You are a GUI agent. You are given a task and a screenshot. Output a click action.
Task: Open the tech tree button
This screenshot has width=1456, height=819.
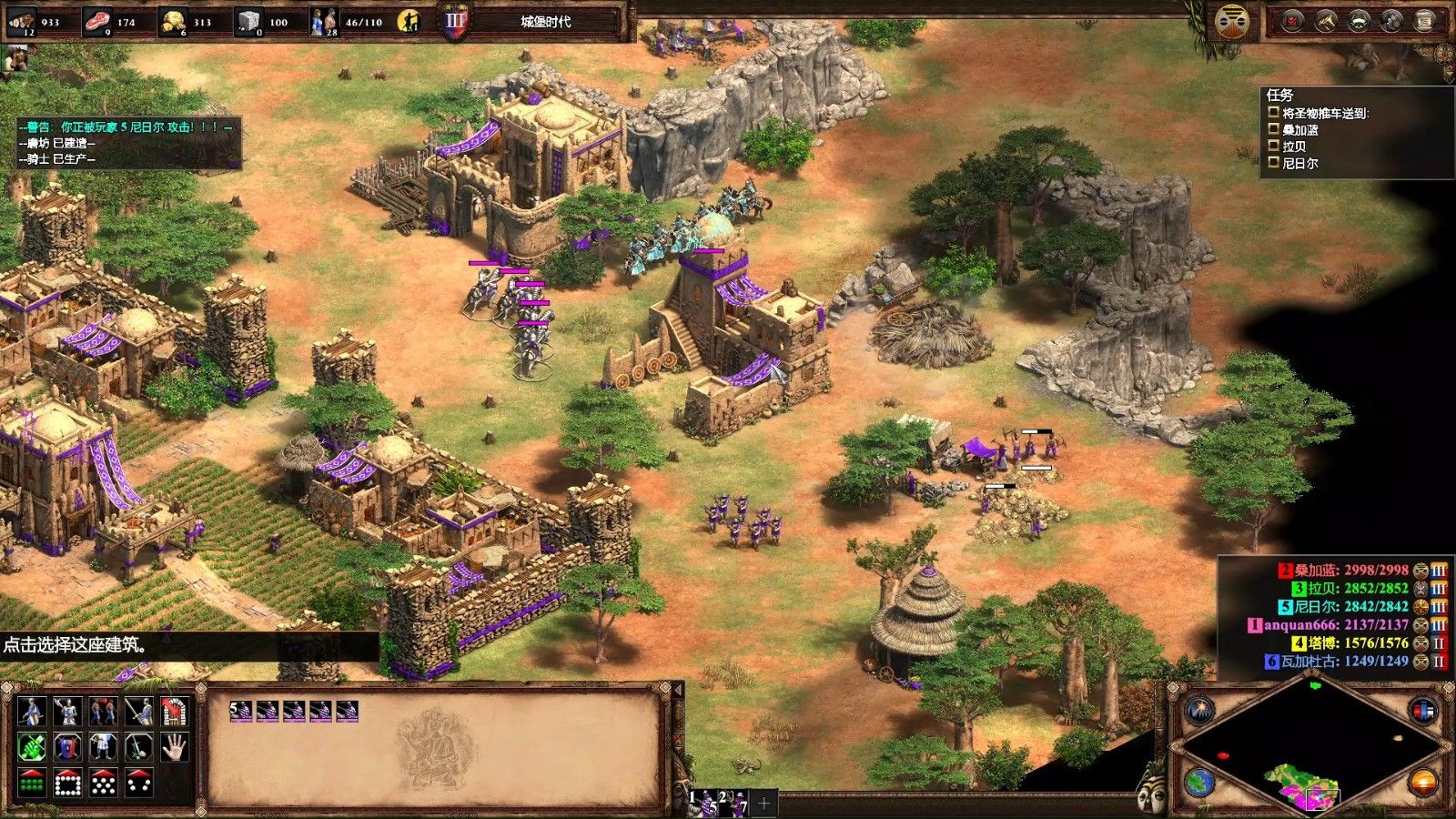point(1391,22)
